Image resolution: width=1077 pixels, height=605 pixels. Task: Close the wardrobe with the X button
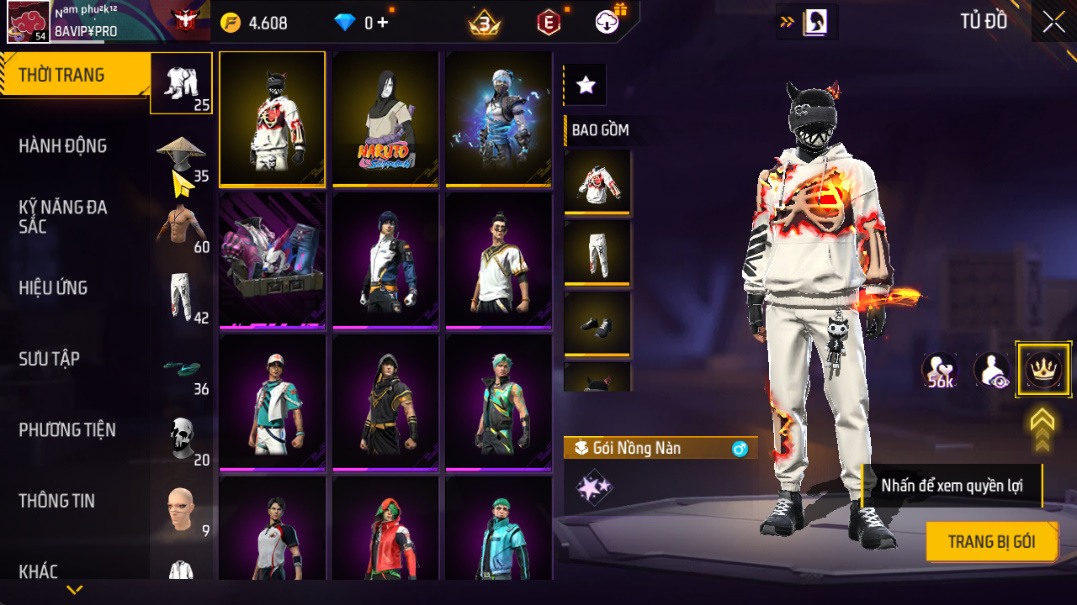click(x=1053, y=22)
